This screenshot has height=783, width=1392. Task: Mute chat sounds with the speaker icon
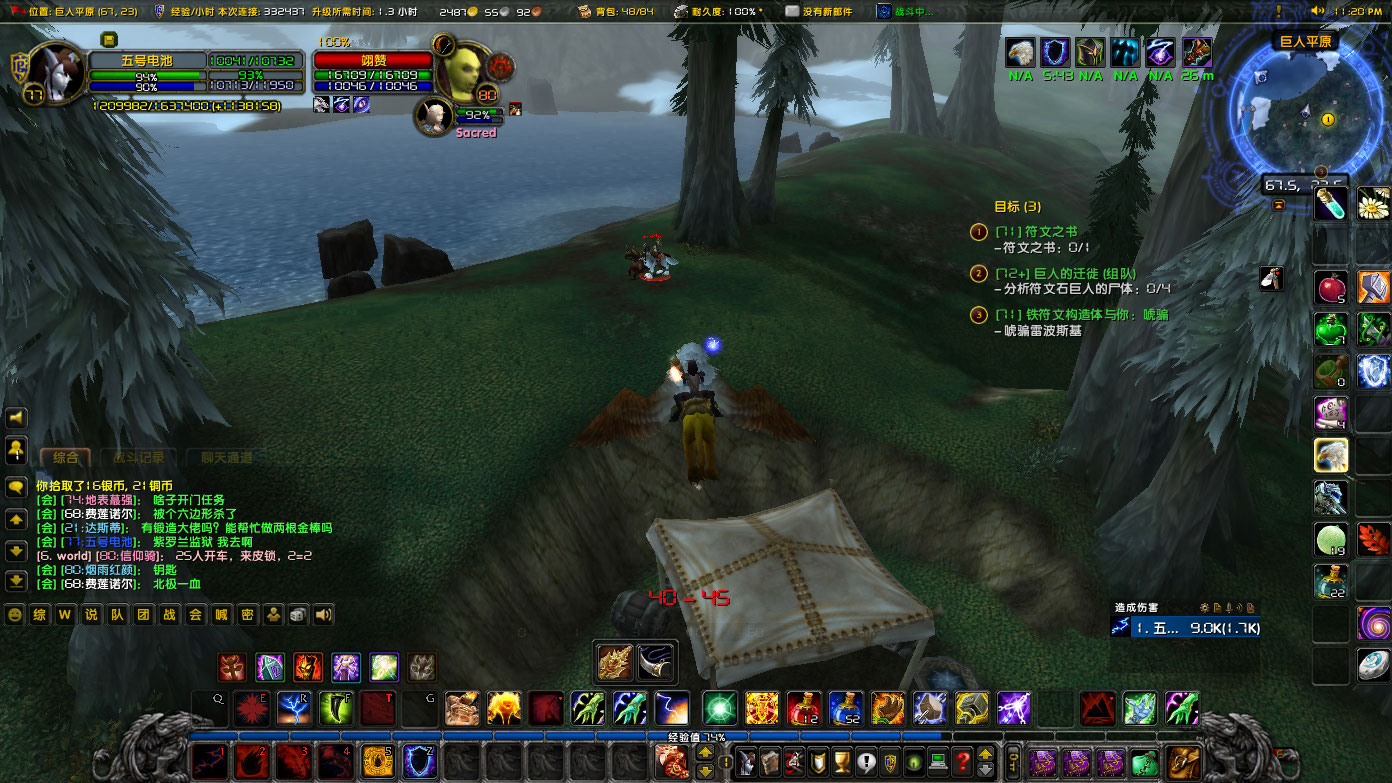tap(324, 614)
